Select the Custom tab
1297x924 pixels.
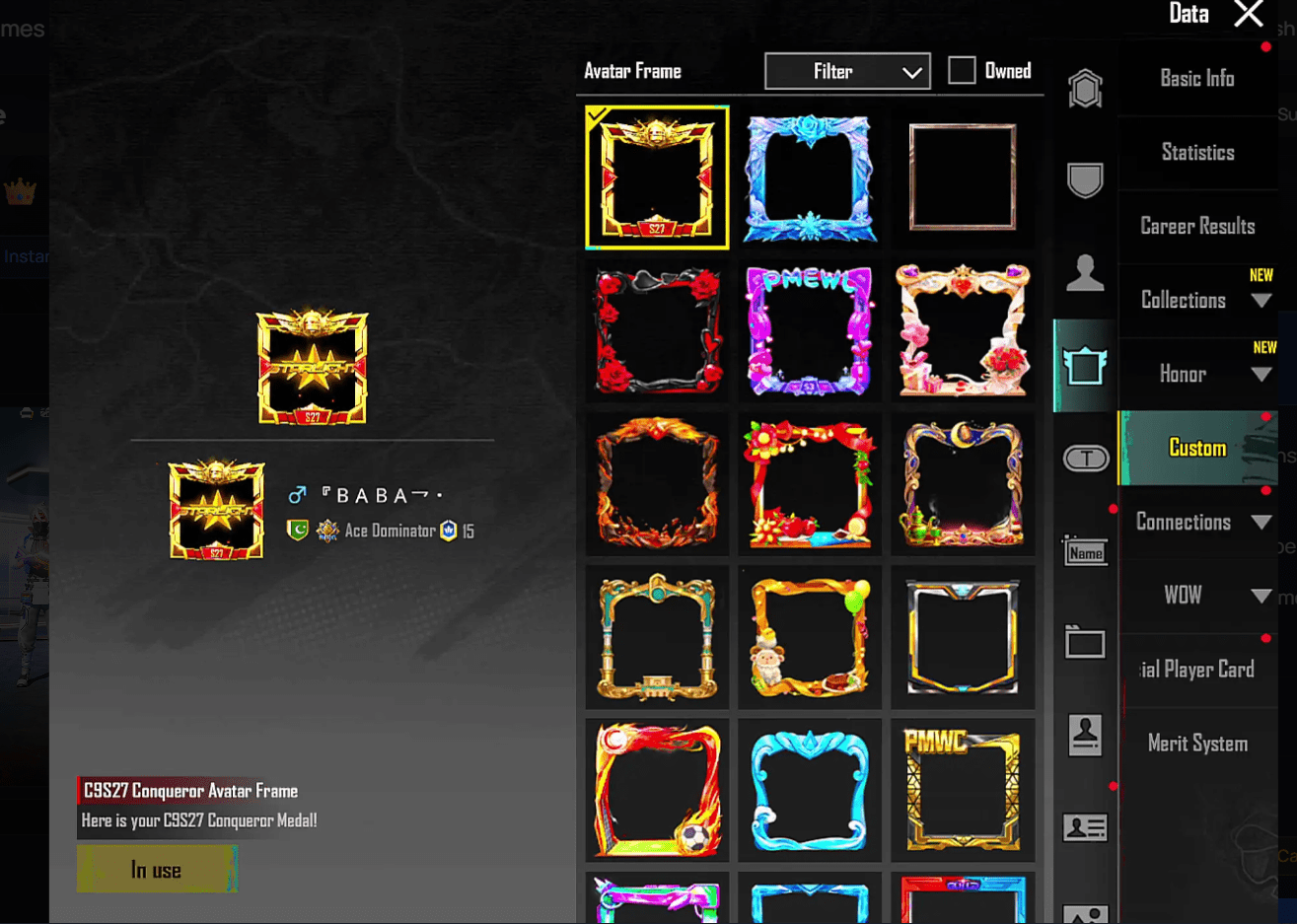click(1196, 448)
